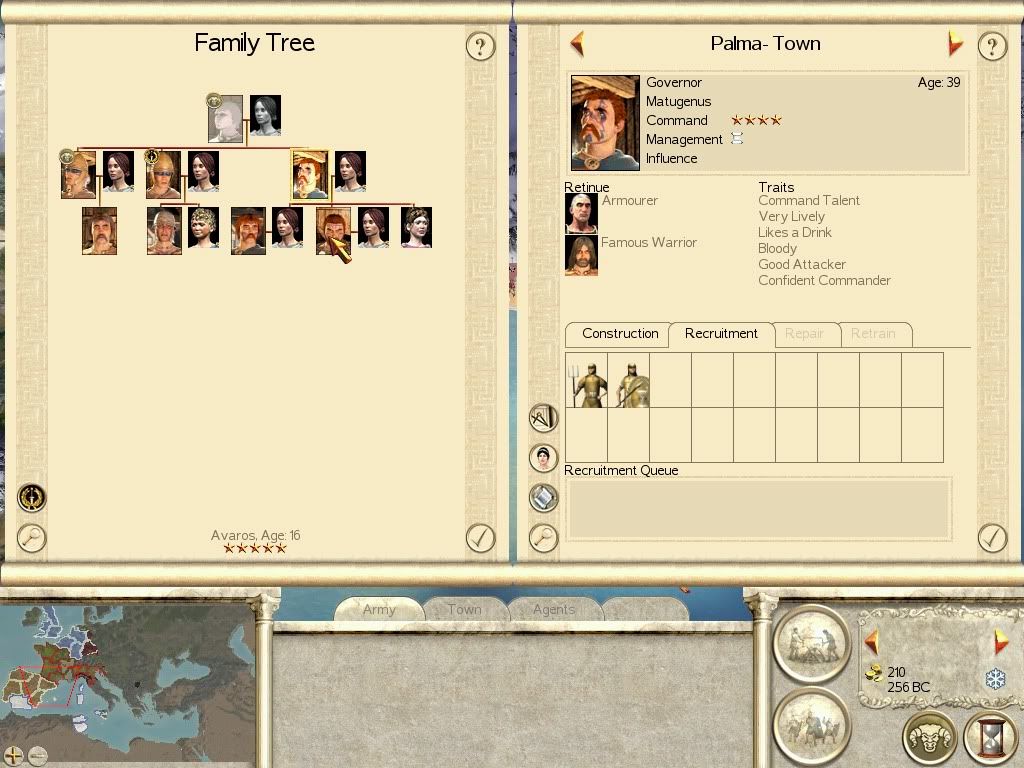Switch to the Agents tab

tap(553, 609)
